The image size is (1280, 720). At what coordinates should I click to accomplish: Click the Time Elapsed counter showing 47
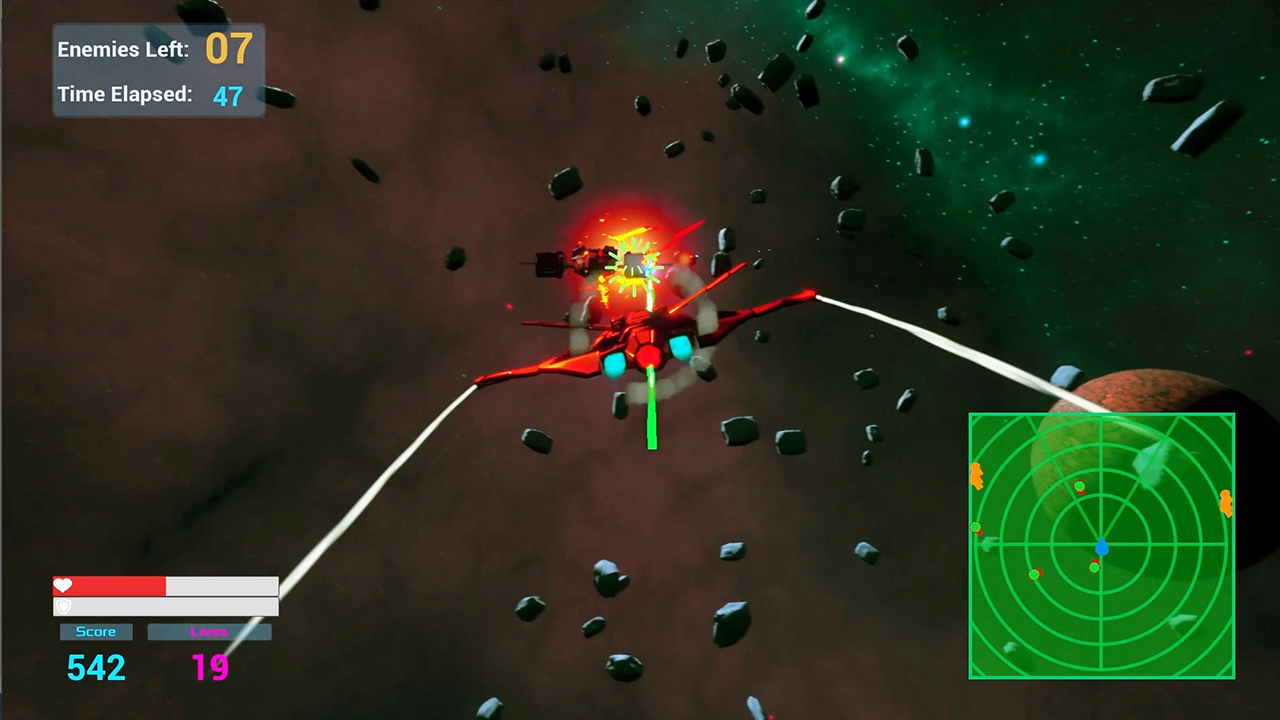pos(228,95)
